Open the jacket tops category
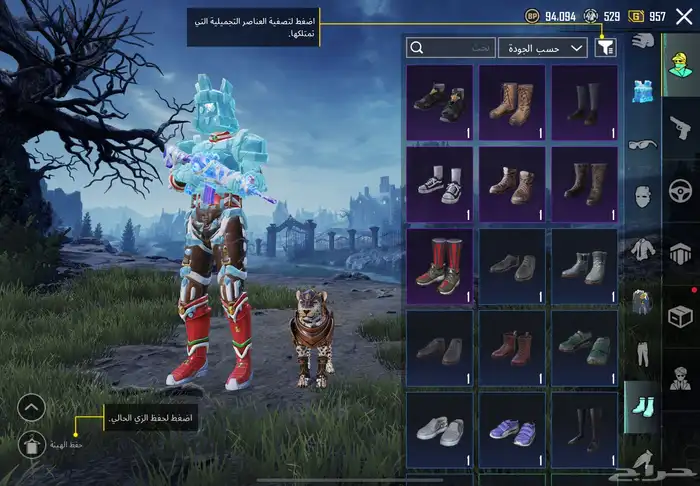Image resolution: width=700 pixels, height=486 pixels. click(641, 248)
